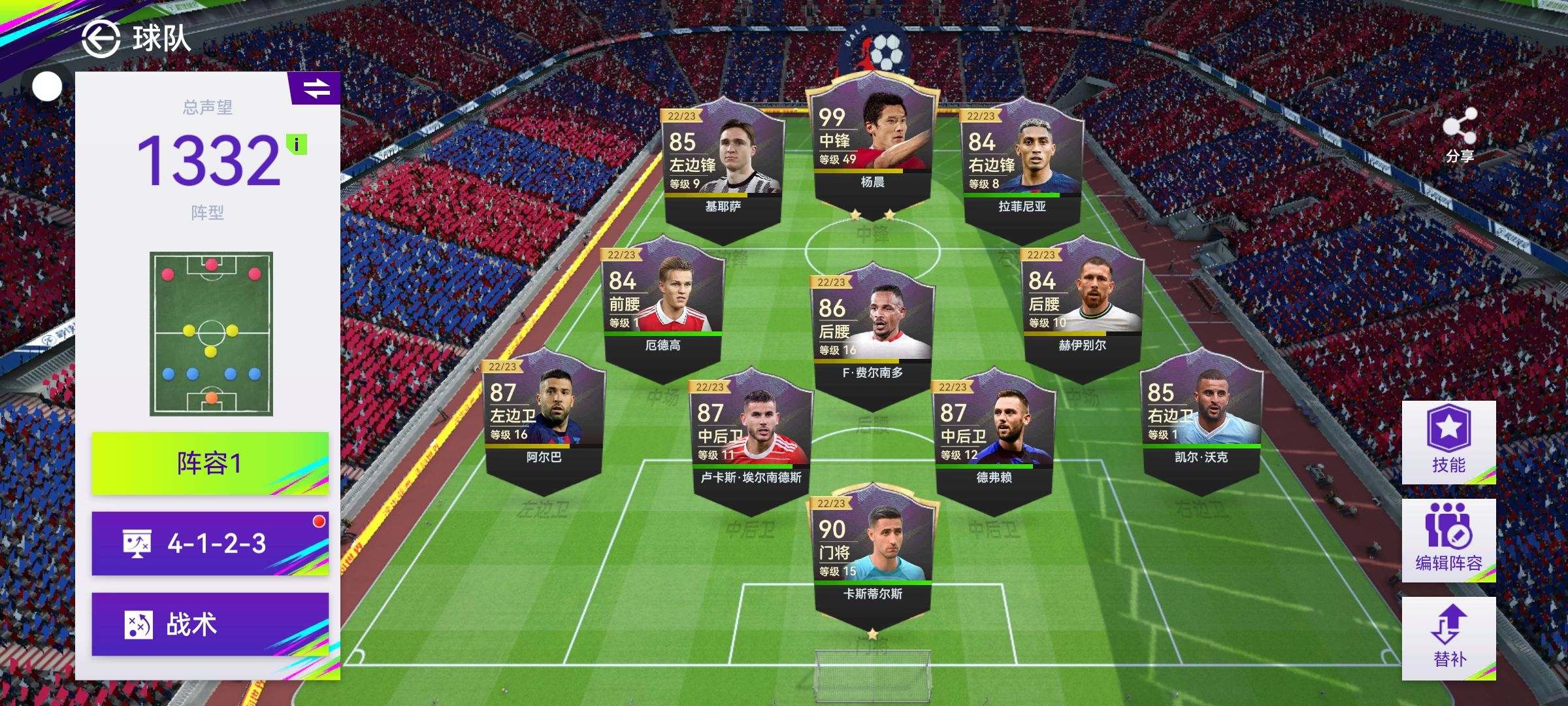Toggle the swap arrows on the reputation panel
1568x706 pixels.
(x=316, y=88)
